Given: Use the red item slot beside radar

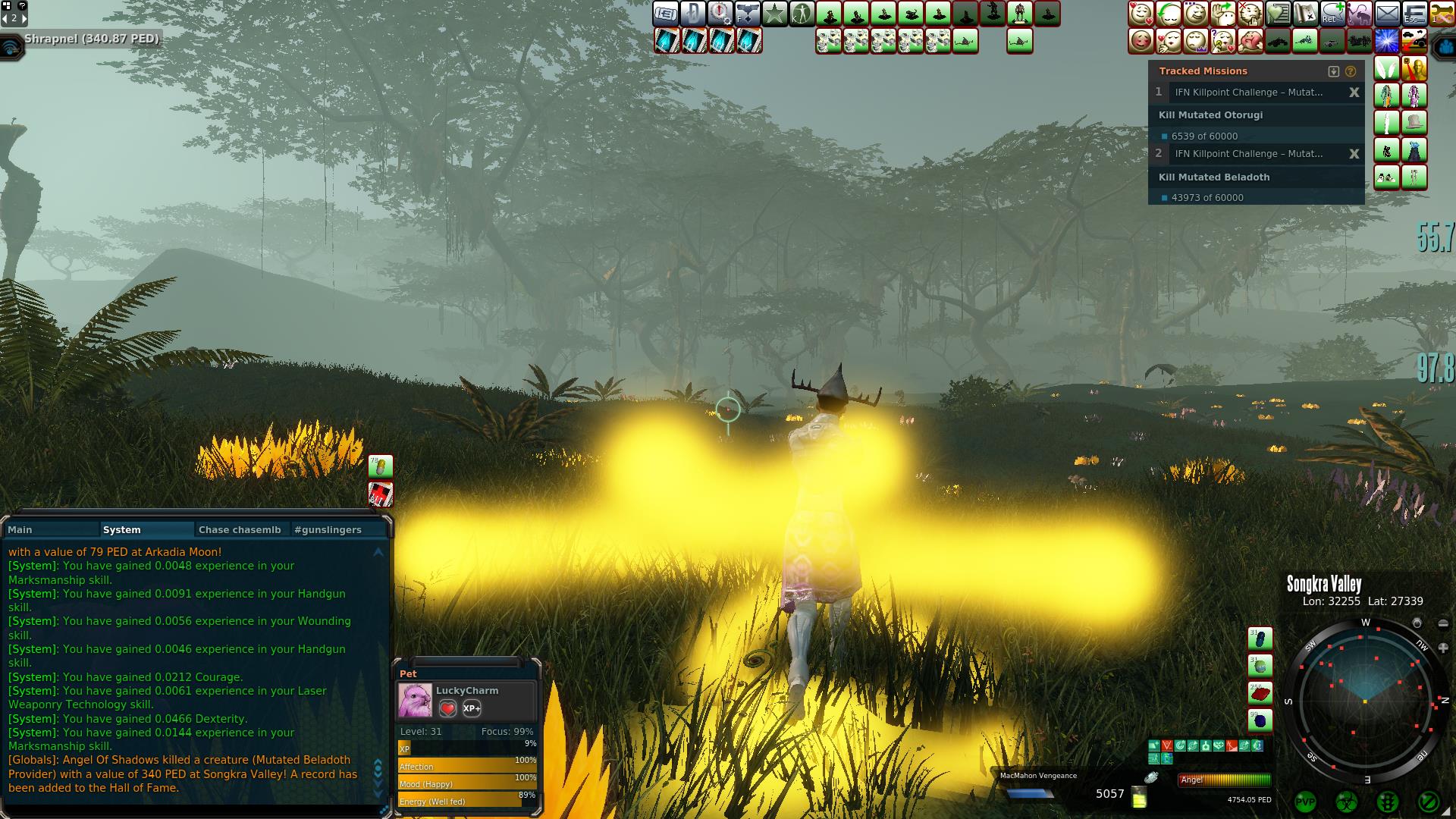Looking at the screenshot, I should (1260, 692).
